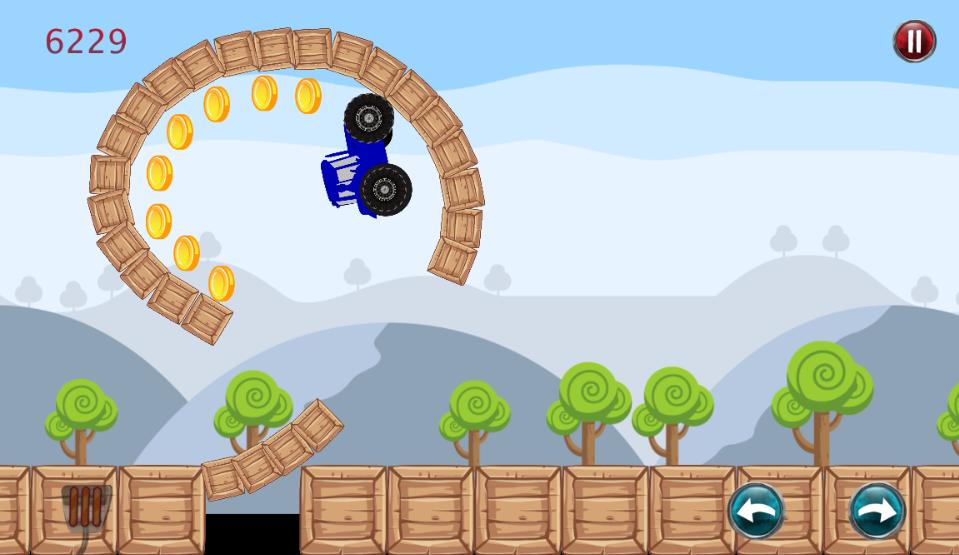Screen dimensions: 959x555
Task: Push the gas pedal control
Action: [85, 507]
